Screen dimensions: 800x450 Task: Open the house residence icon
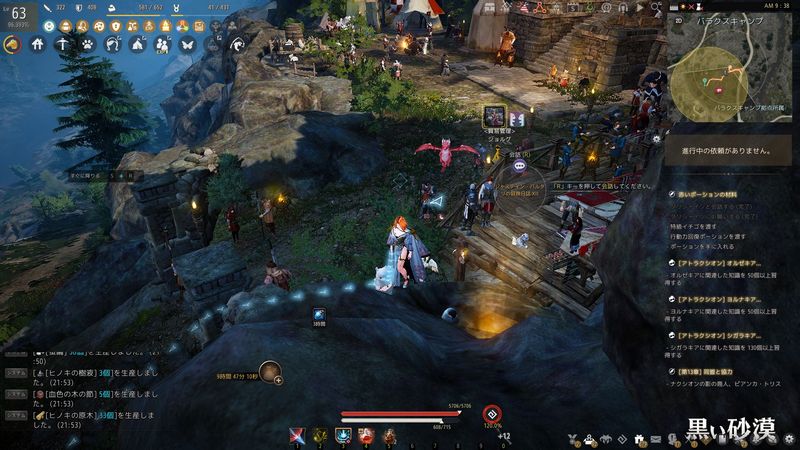pyautogui.click(x=37, y=44)
